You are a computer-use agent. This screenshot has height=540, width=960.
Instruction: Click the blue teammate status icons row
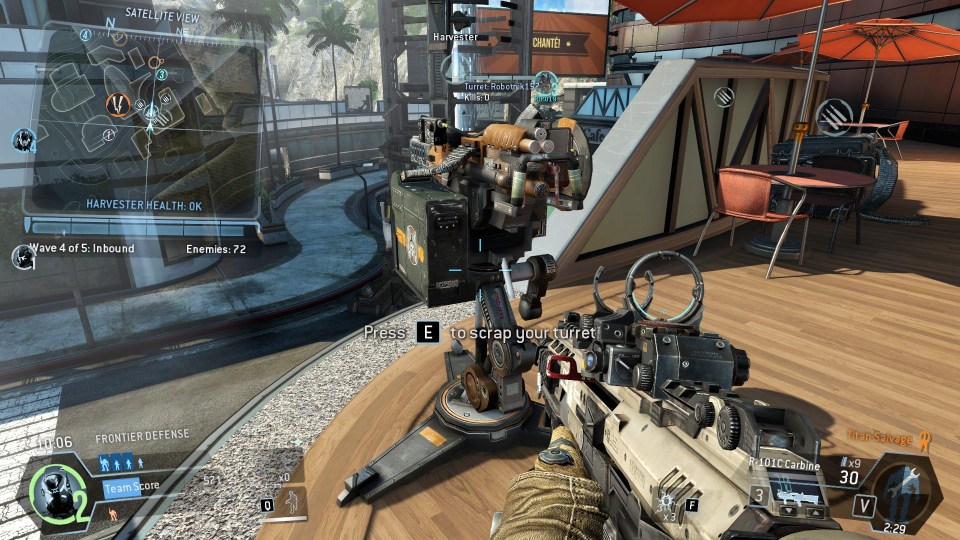119,463
